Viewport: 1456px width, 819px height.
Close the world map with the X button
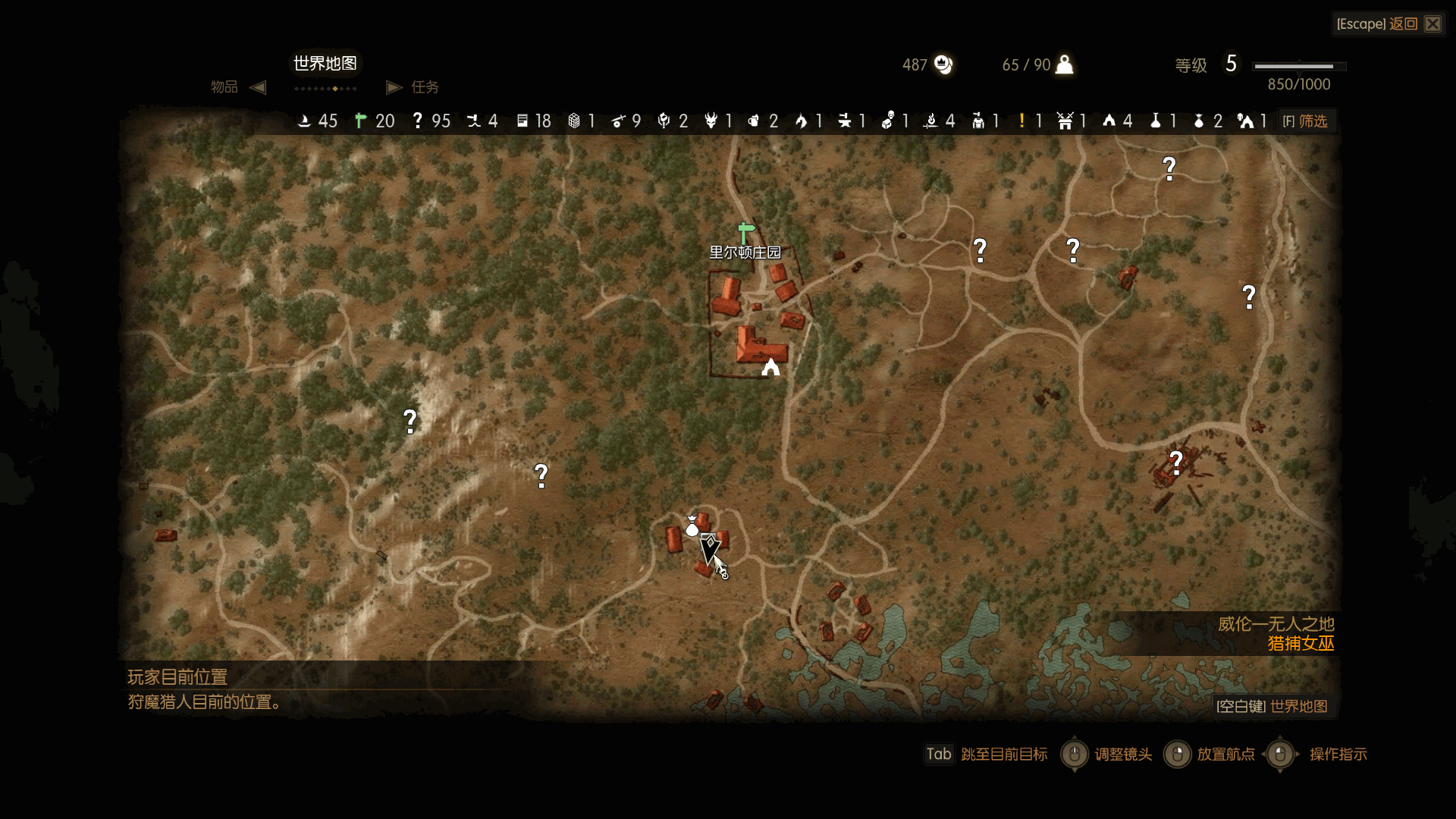(1432, 24)
